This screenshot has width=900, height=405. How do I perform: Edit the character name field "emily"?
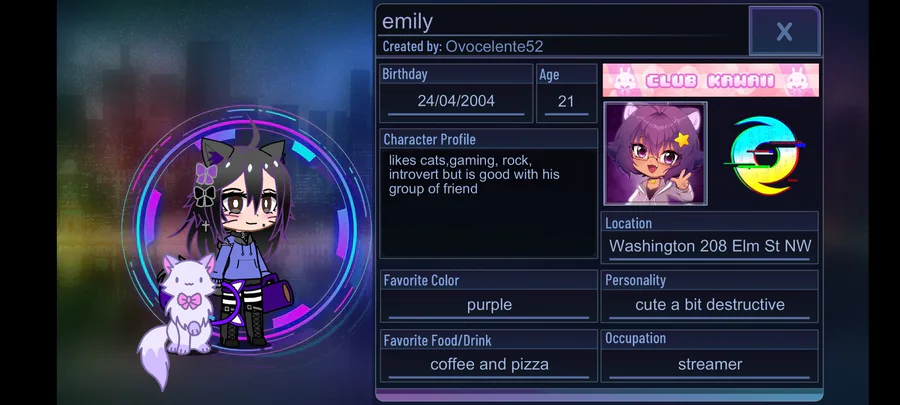tap(560, 22)
